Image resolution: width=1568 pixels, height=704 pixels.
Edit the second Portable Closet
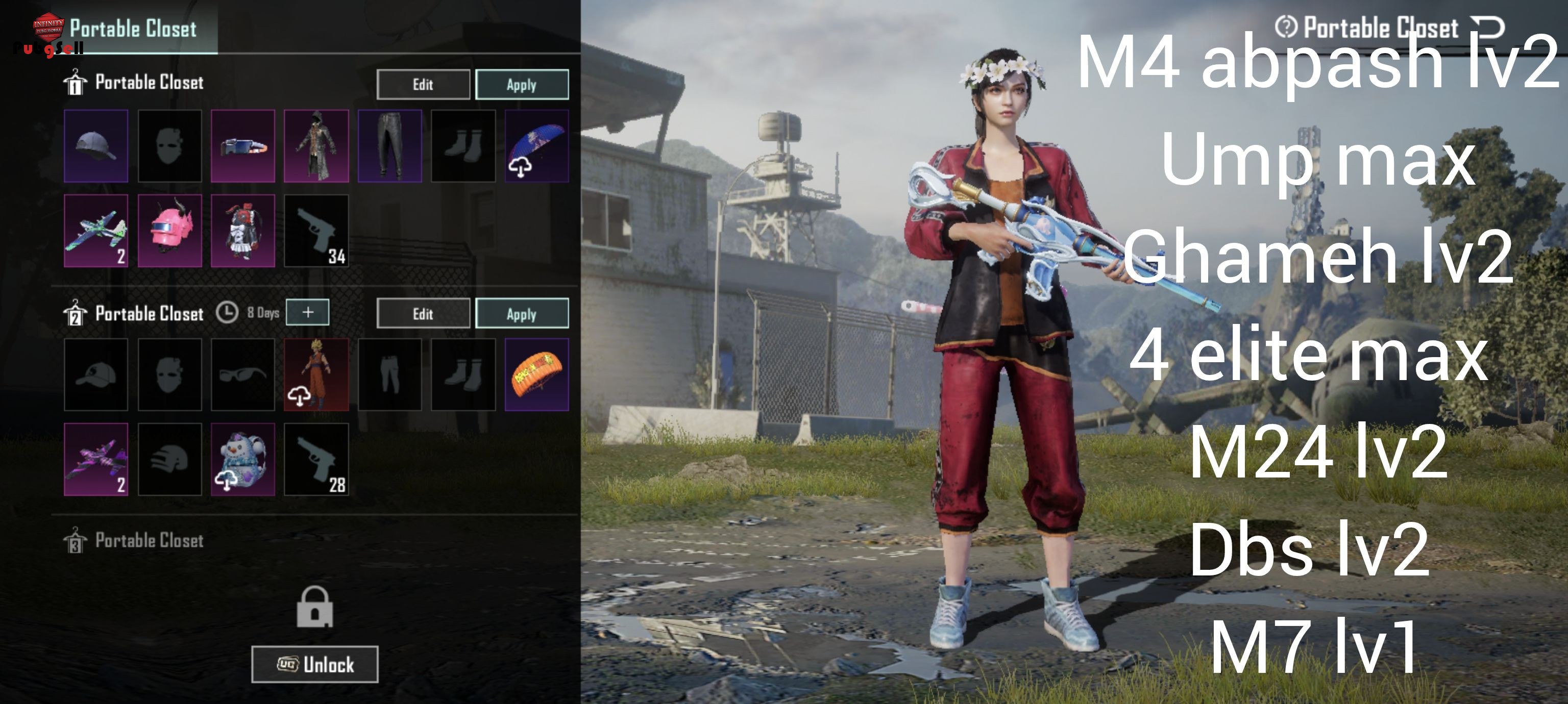(423, 313)
